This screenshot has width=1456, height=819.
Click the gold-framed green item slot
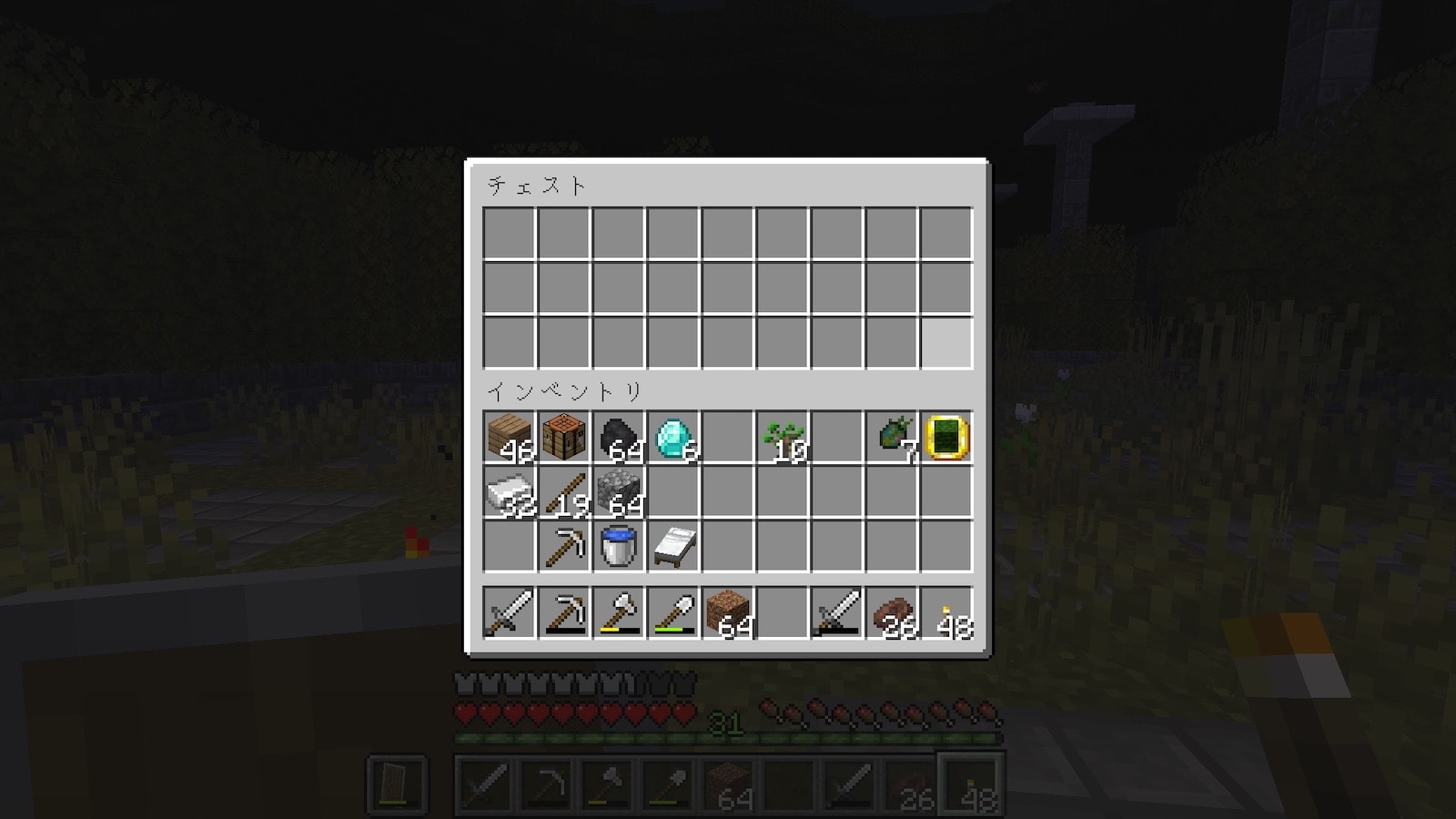click(x=945, y=438)
